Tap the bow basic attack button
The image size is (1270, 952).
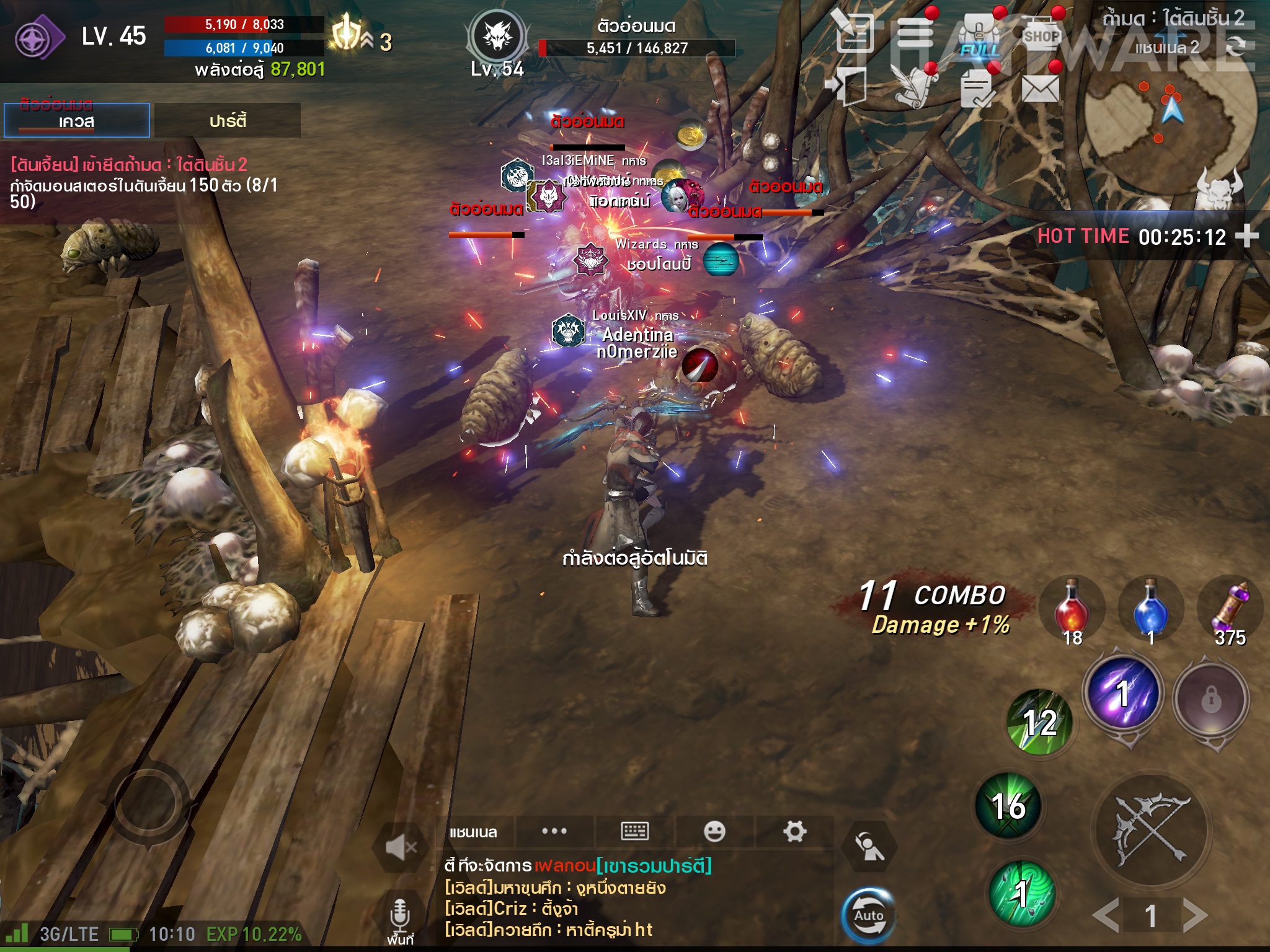pos(1151,829)
